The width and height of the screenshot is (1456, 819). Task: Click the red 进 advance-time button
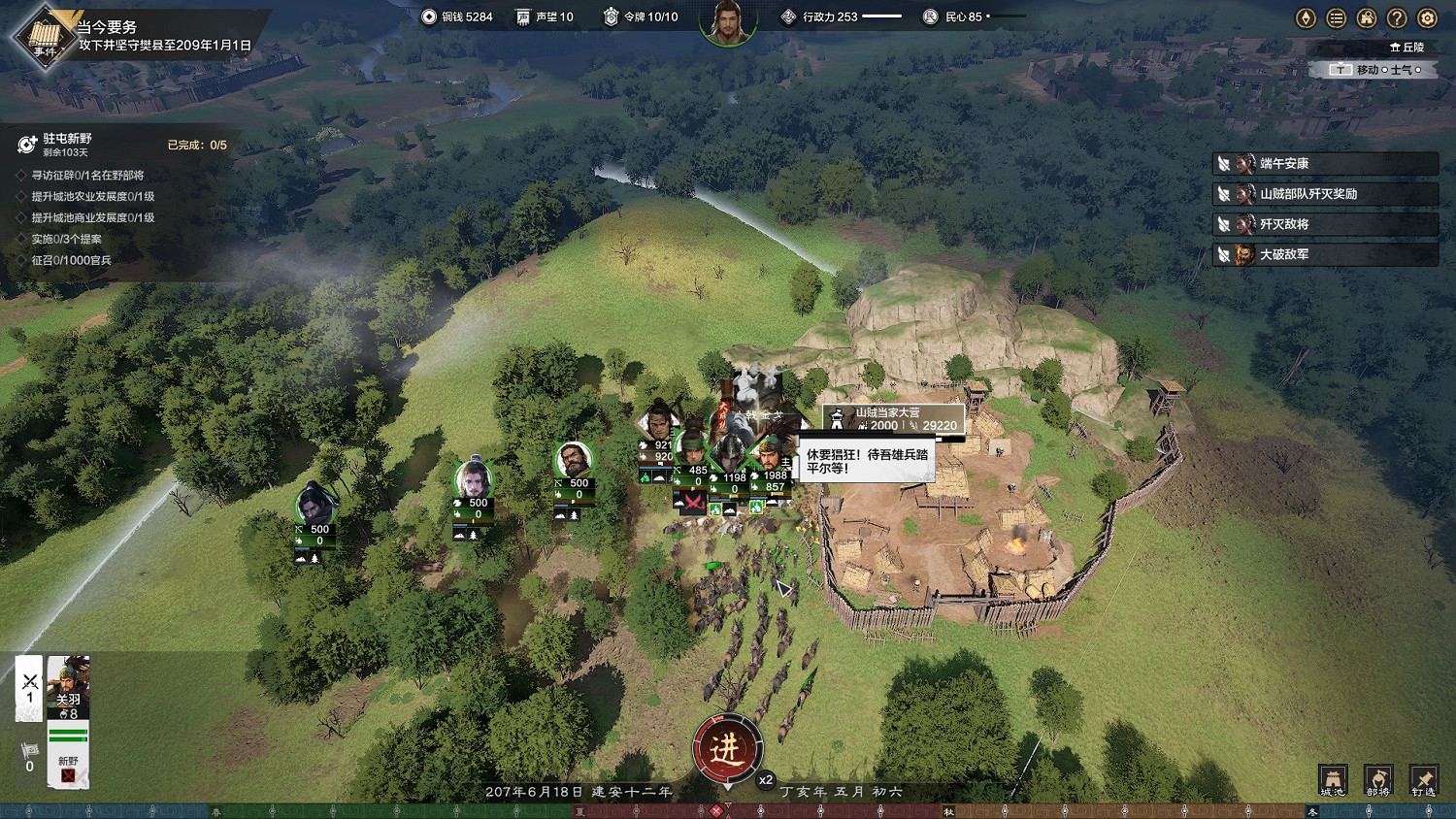tap(727, 748)
